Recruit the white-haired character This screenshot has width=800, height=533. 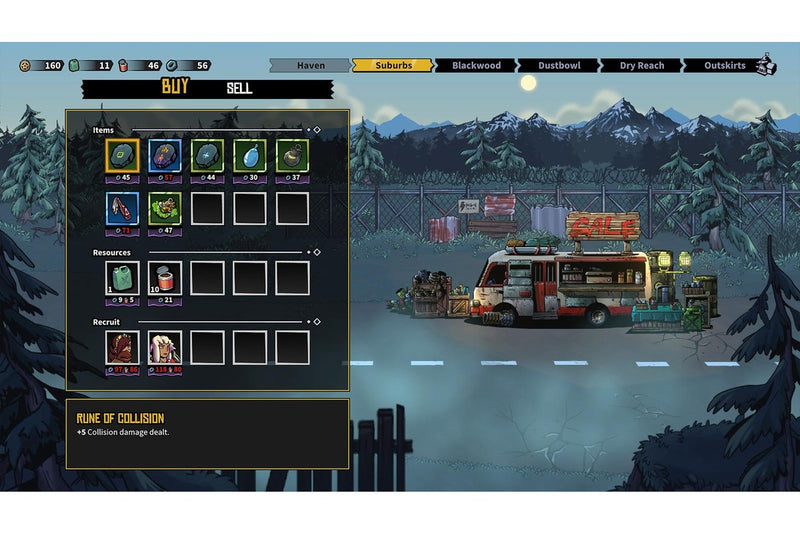(x=165, y=347)
